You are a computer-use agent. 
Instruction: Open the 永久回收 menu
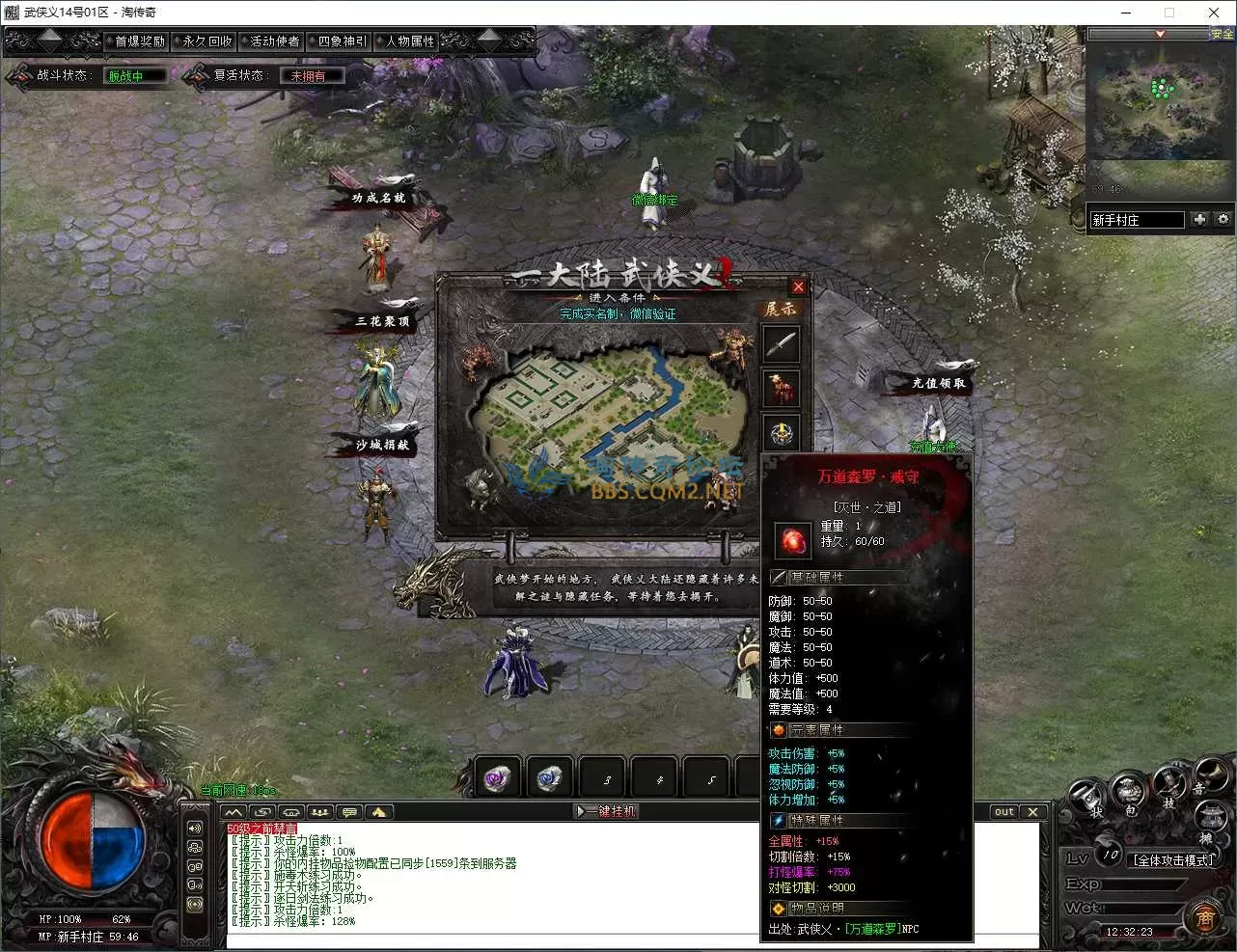pyautogui.click(x=207, y=41)
